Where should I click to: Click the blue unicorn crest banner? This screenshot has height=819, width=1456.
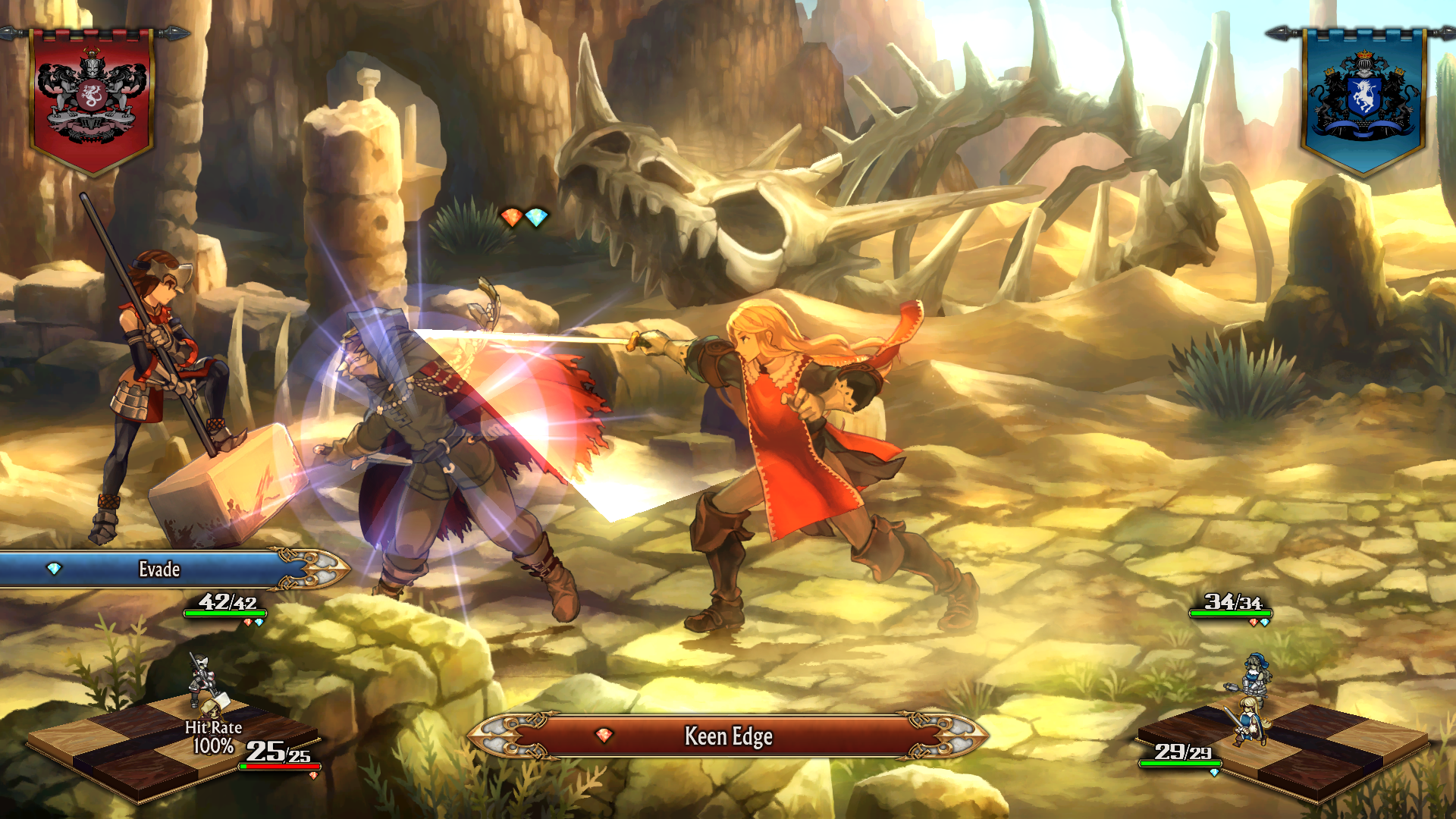click(1363, 99)
